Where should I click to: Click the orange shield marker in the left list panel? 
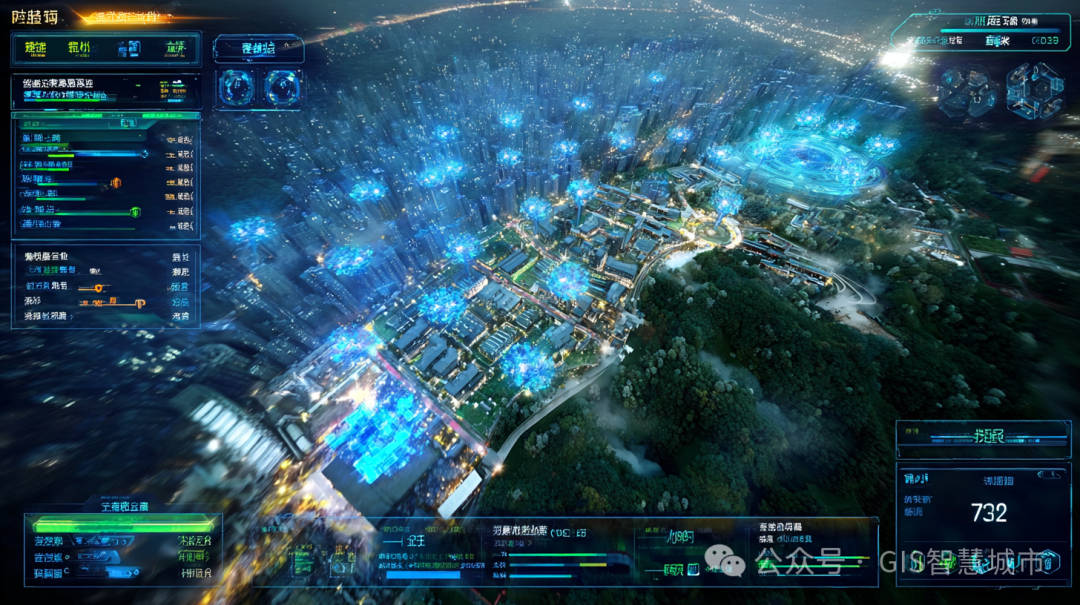(x=115, y=183)
